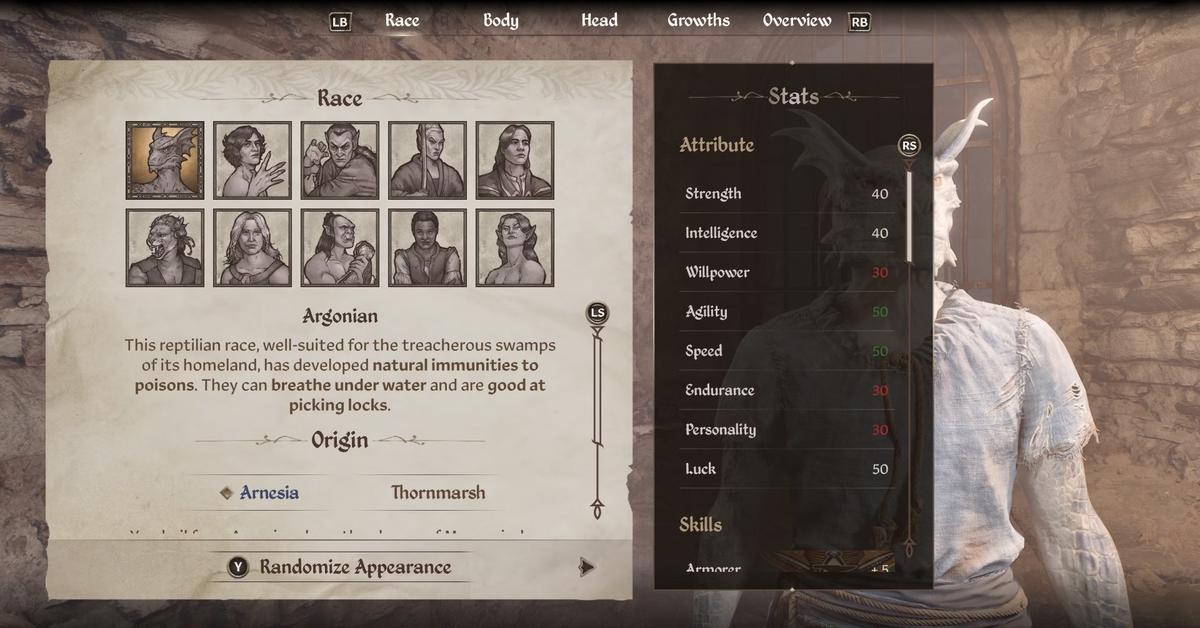Image resolution: width=1200 pixels, height=628 pixels.
Task: Open the Head tab
Action: point(599,21)
